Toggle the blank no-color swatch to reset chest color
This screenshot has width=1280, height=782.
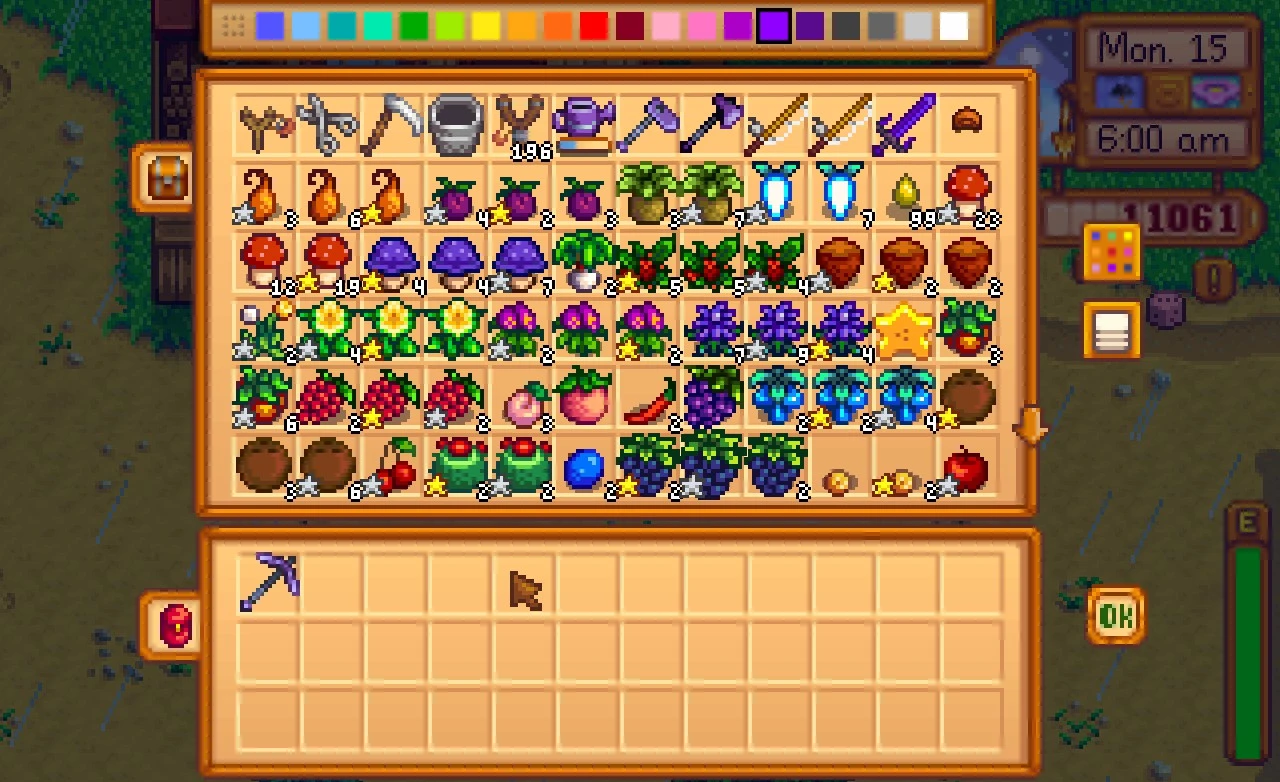[x=232, y=24]
